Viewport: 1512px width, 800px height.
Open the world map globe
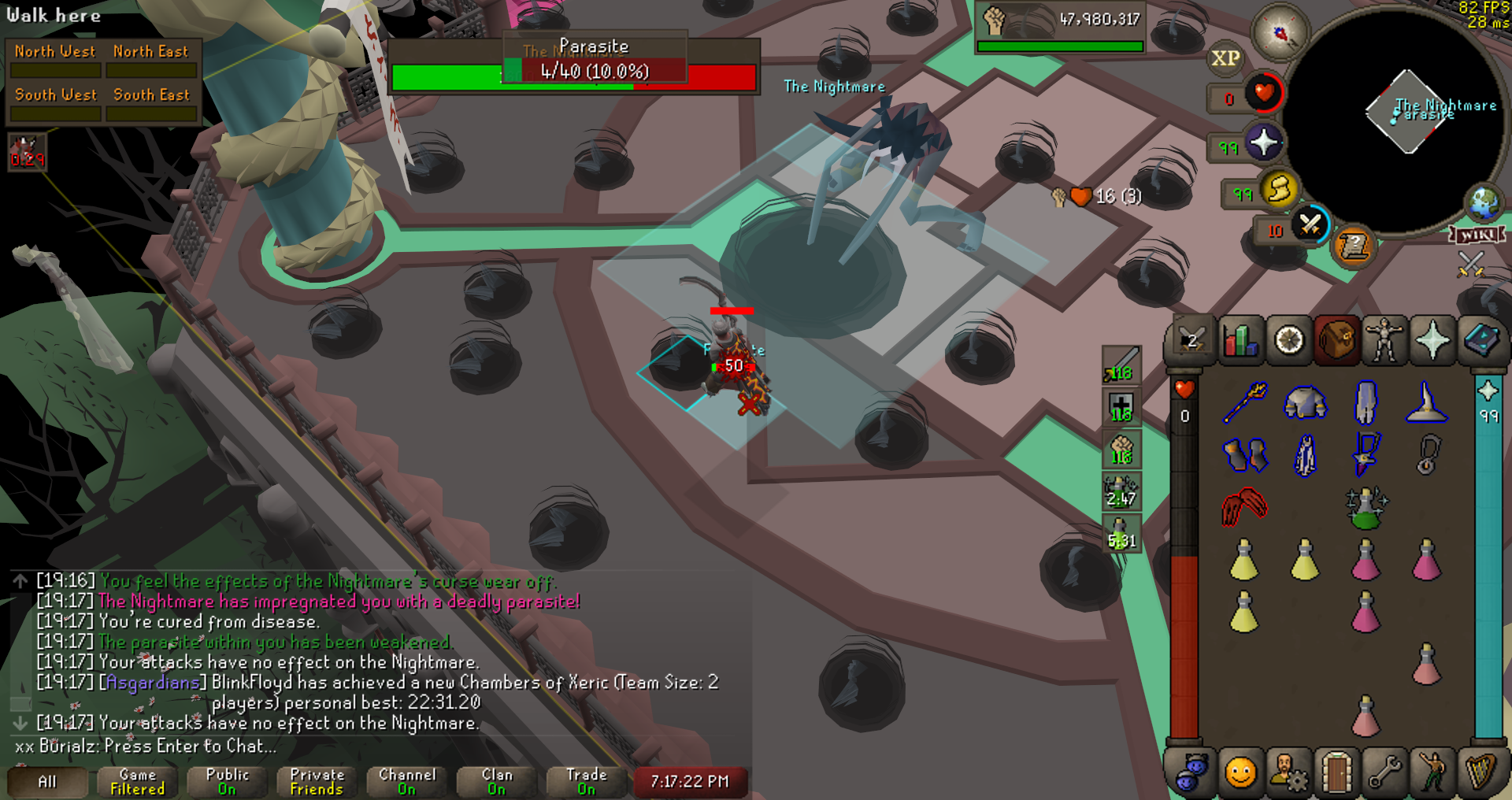(x=1484, y=202)
